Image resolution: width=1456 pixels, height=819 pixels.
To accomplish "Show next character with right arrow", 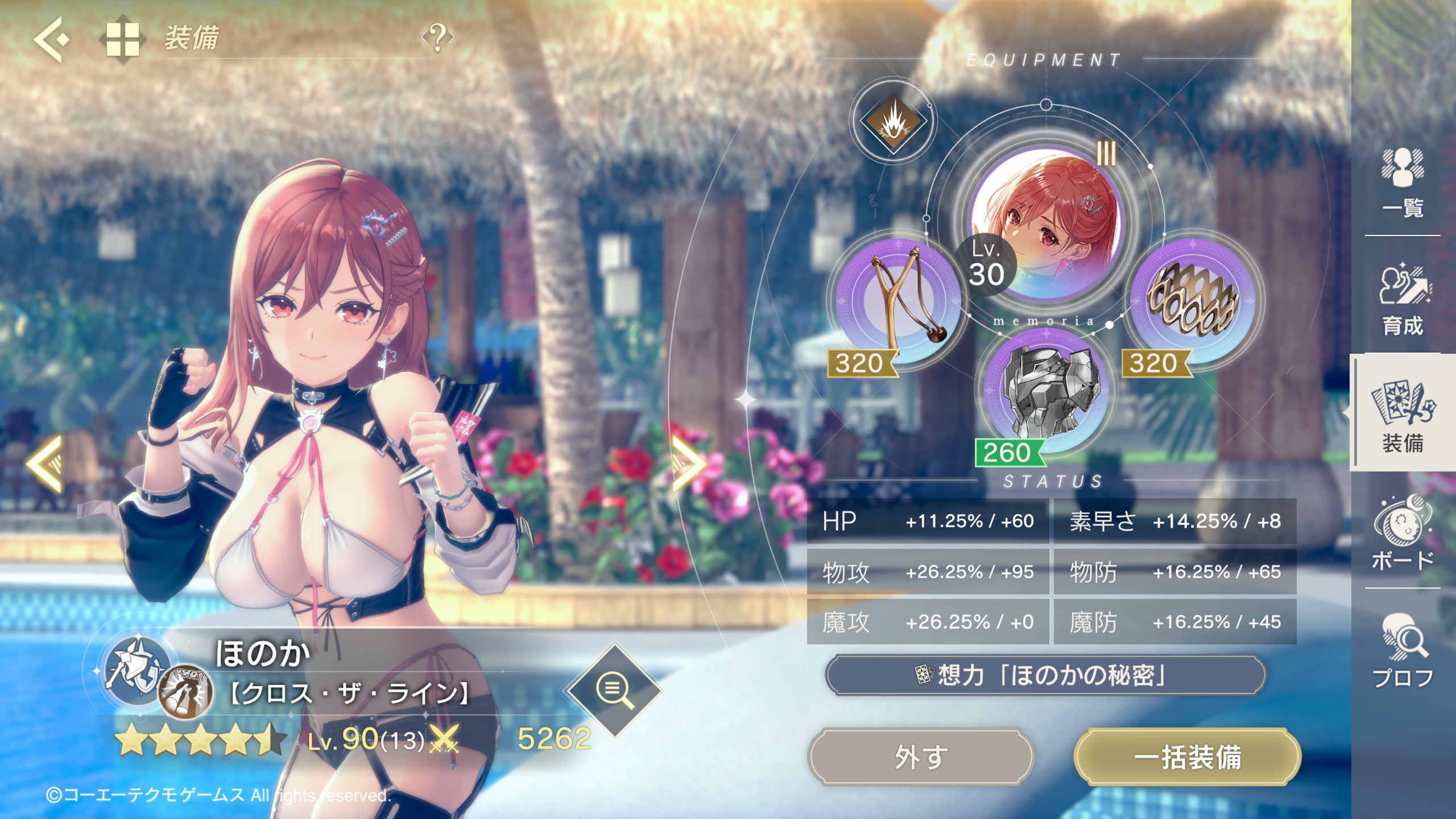I will (689, 464).
